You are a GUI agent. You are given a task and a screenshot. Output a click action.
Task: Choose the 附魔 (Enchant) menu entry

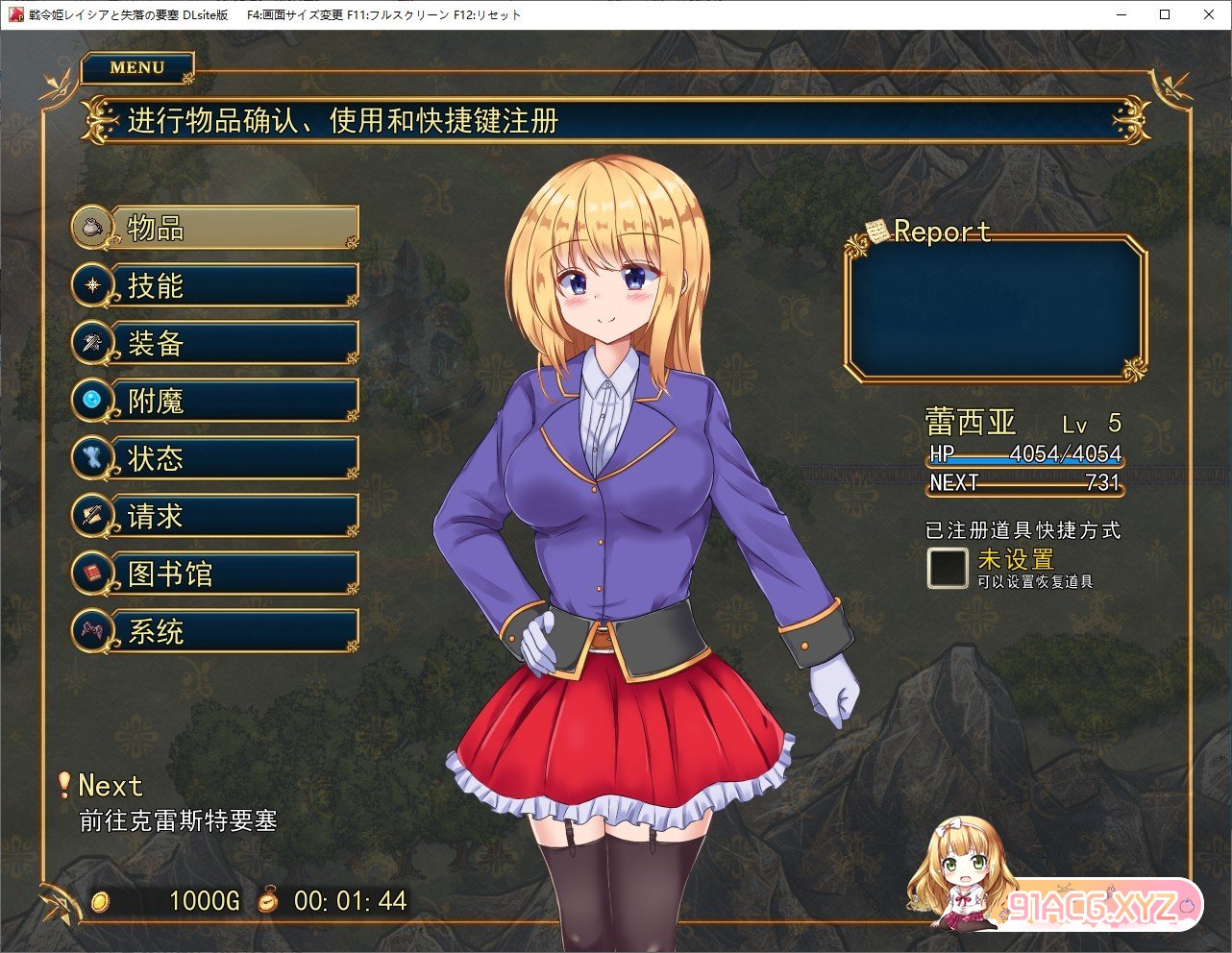[217, 401]
